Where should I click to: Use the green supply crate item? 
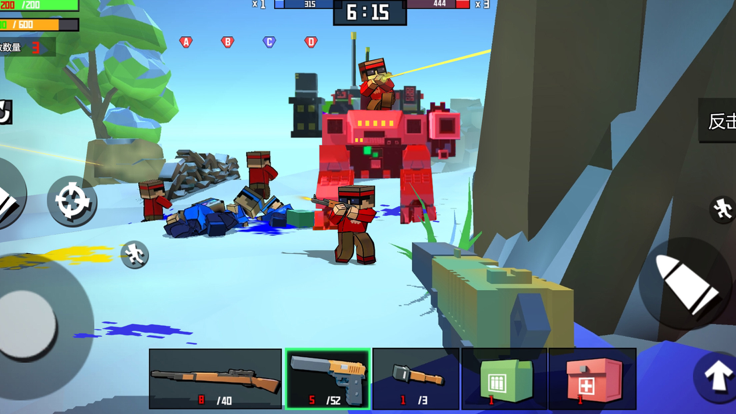[x=504, y=379]
